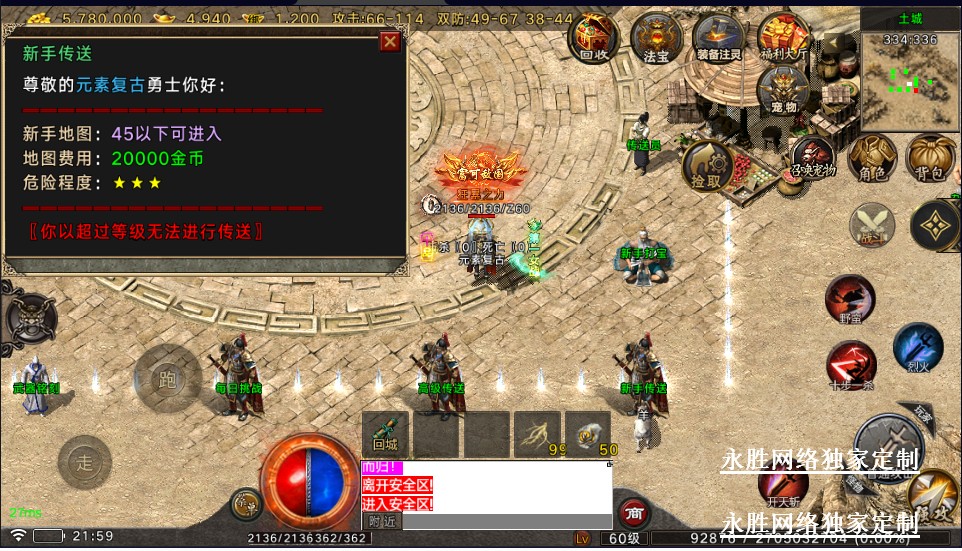This screenshot has height=551, width=962.
Task: Activate the 野蛮 charge skill
Action: click(850, 298)
